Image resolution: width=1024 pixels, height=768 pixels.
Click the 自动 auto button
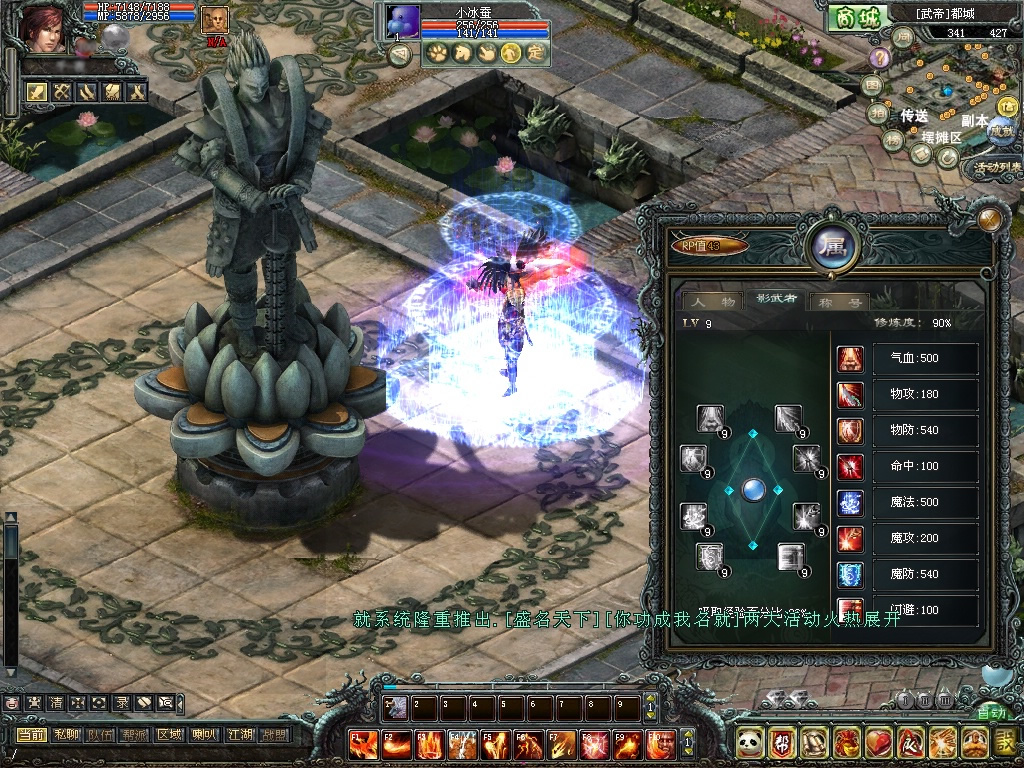pos(991,713)
